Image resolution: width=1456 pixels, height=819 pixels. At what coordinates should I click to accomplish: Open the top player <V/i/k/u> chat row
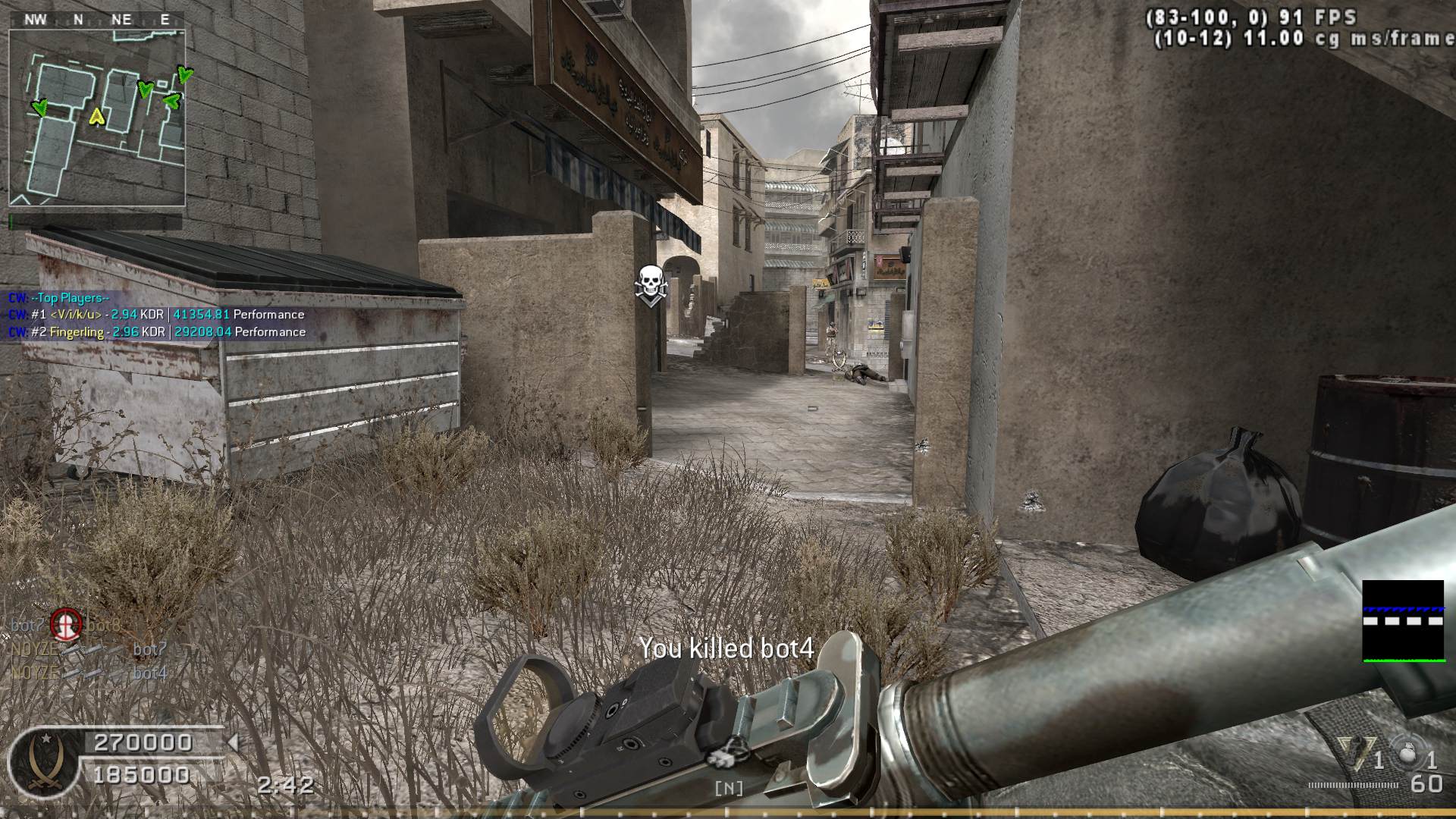point(156,315)
